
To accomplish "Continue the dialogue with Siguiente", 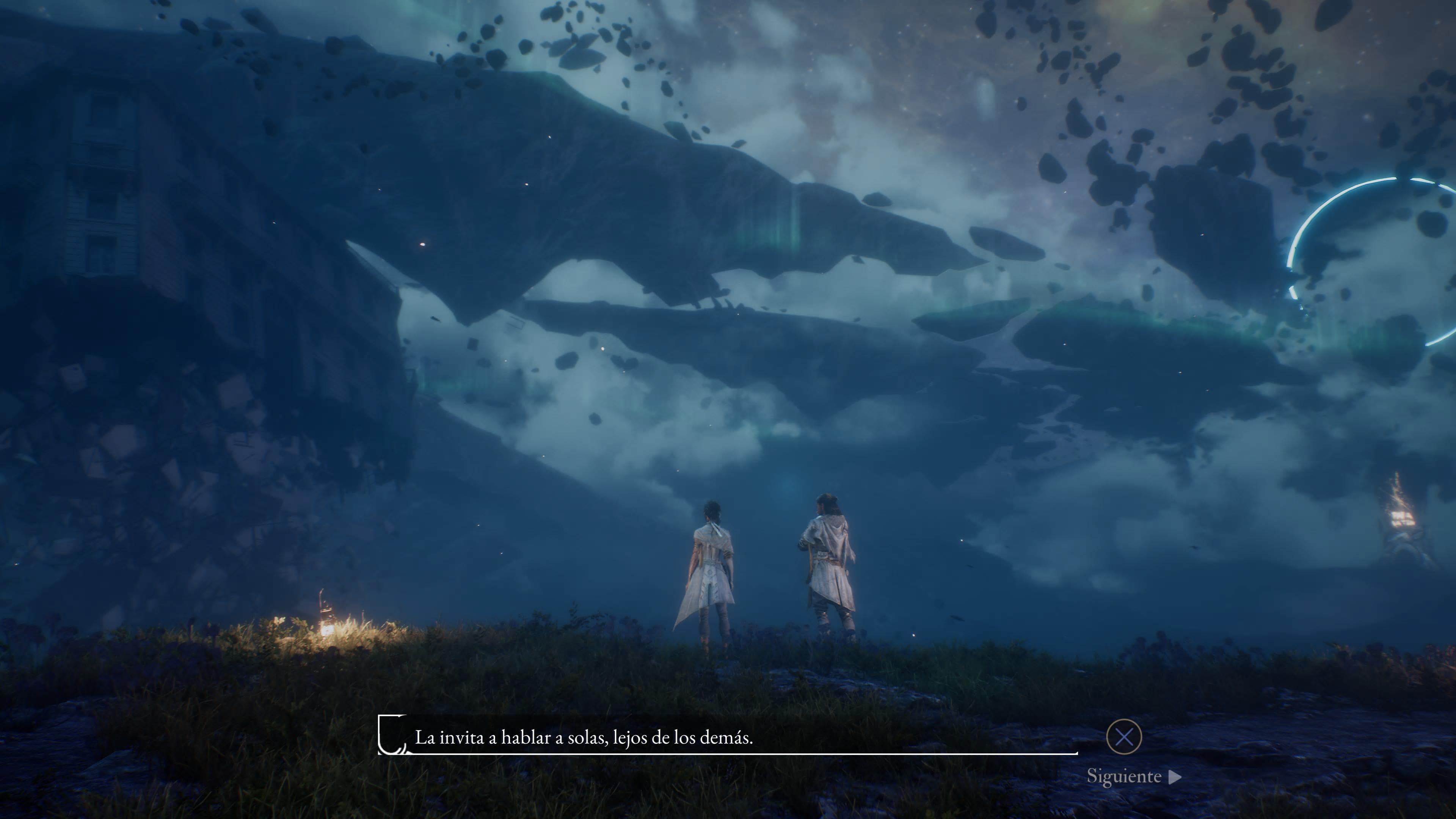I will coord(1133,777).
